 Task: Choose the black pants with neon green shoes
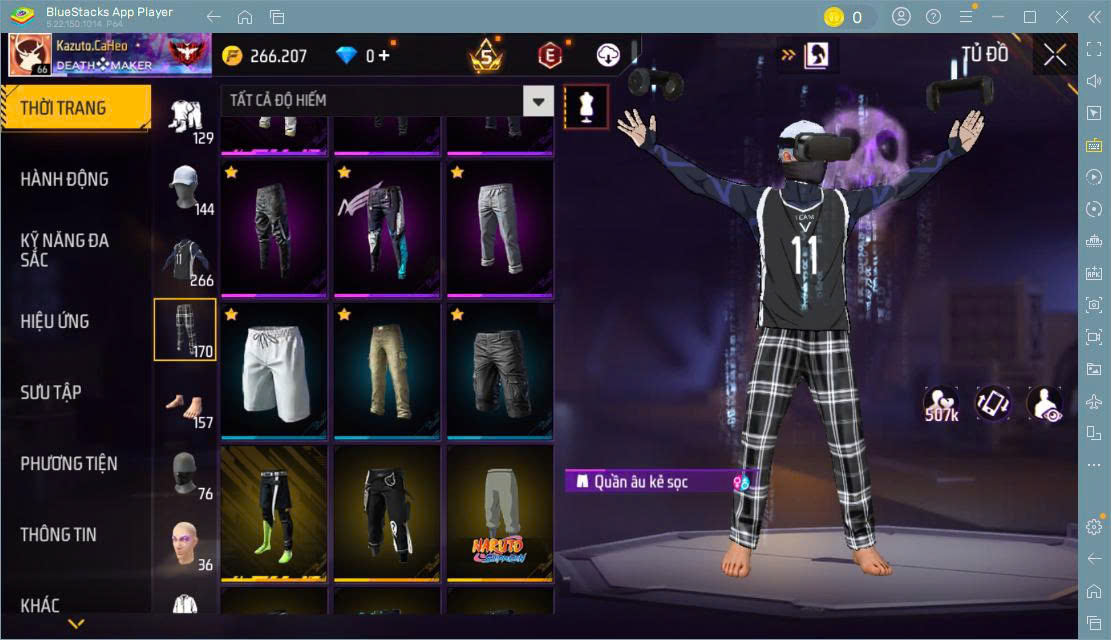[274, 511]
